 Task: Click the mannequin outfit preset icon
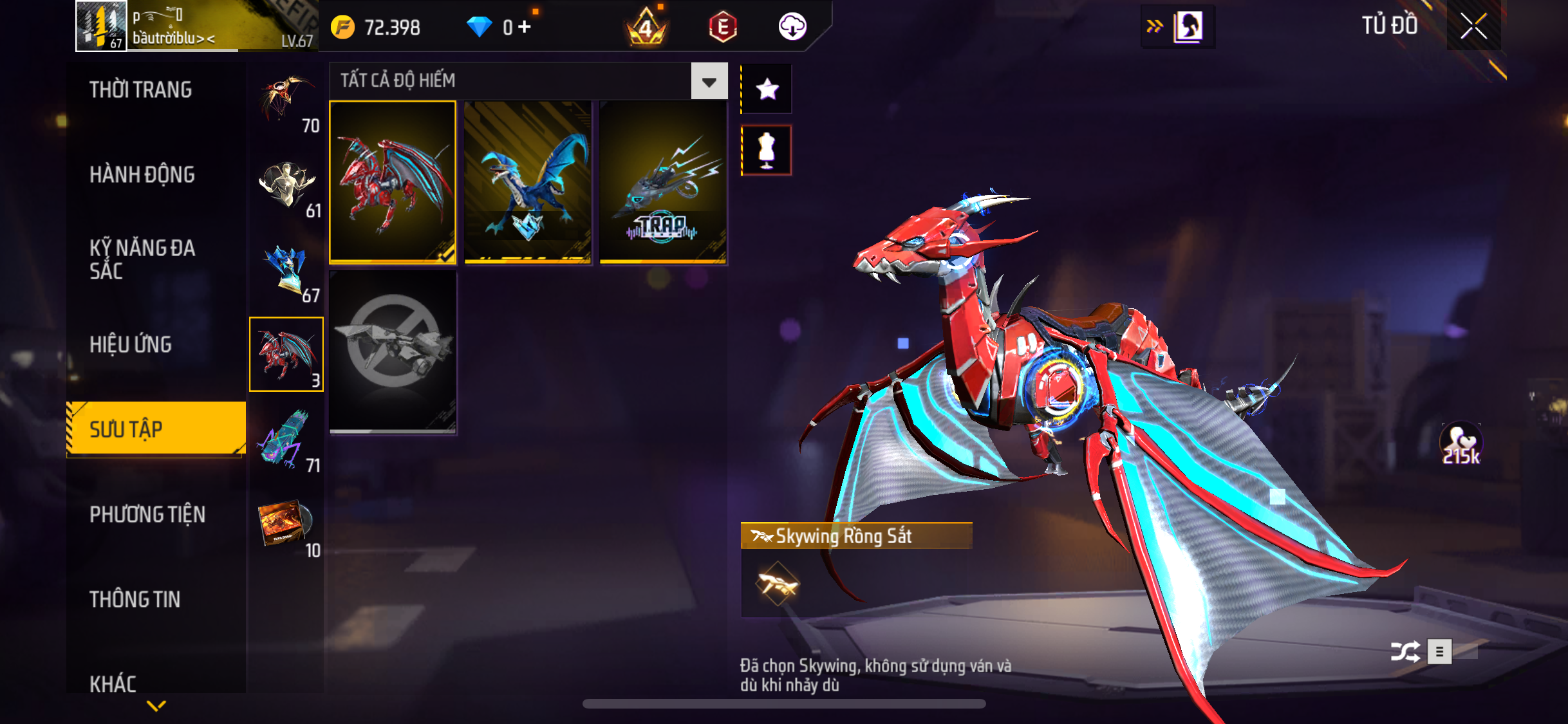767,151
